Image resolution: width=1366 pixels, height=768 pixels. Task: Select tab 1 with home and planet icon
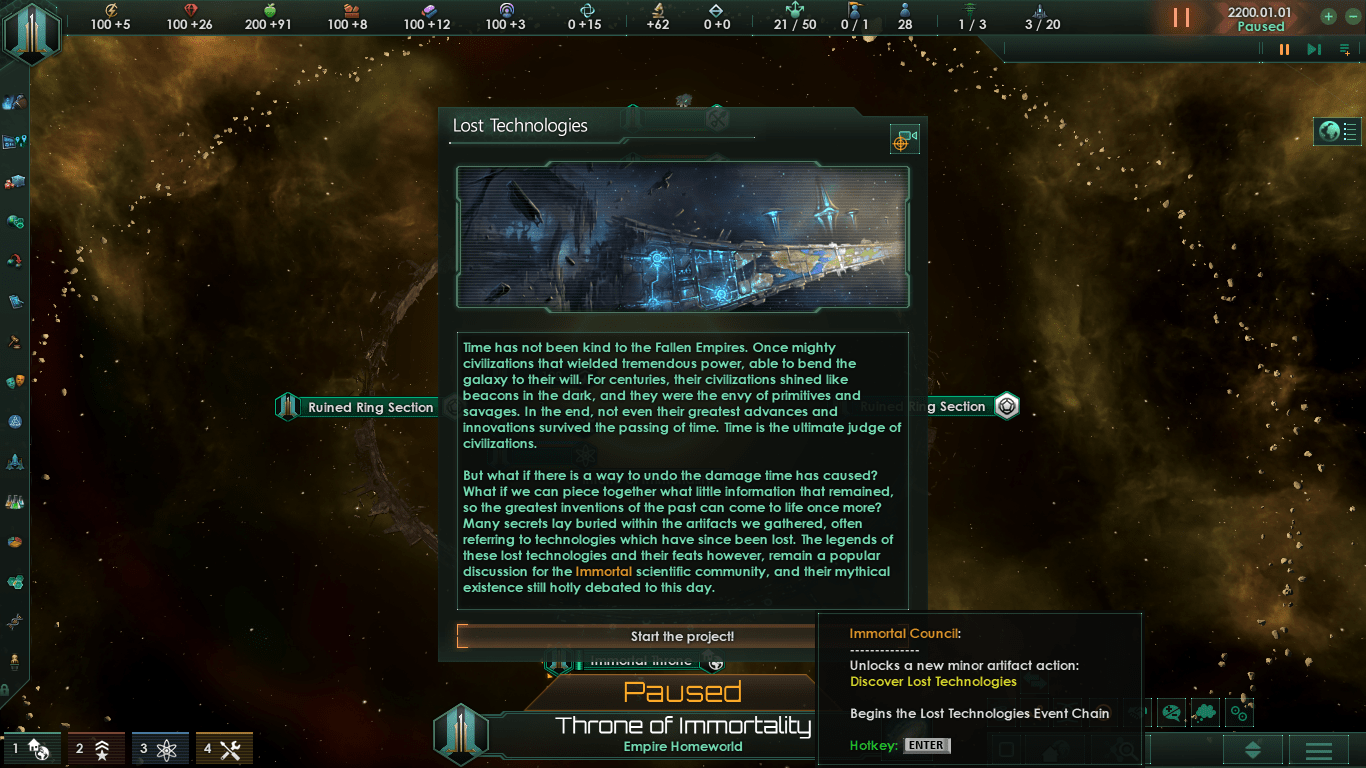pyautogui.click(x=31, y=748)
